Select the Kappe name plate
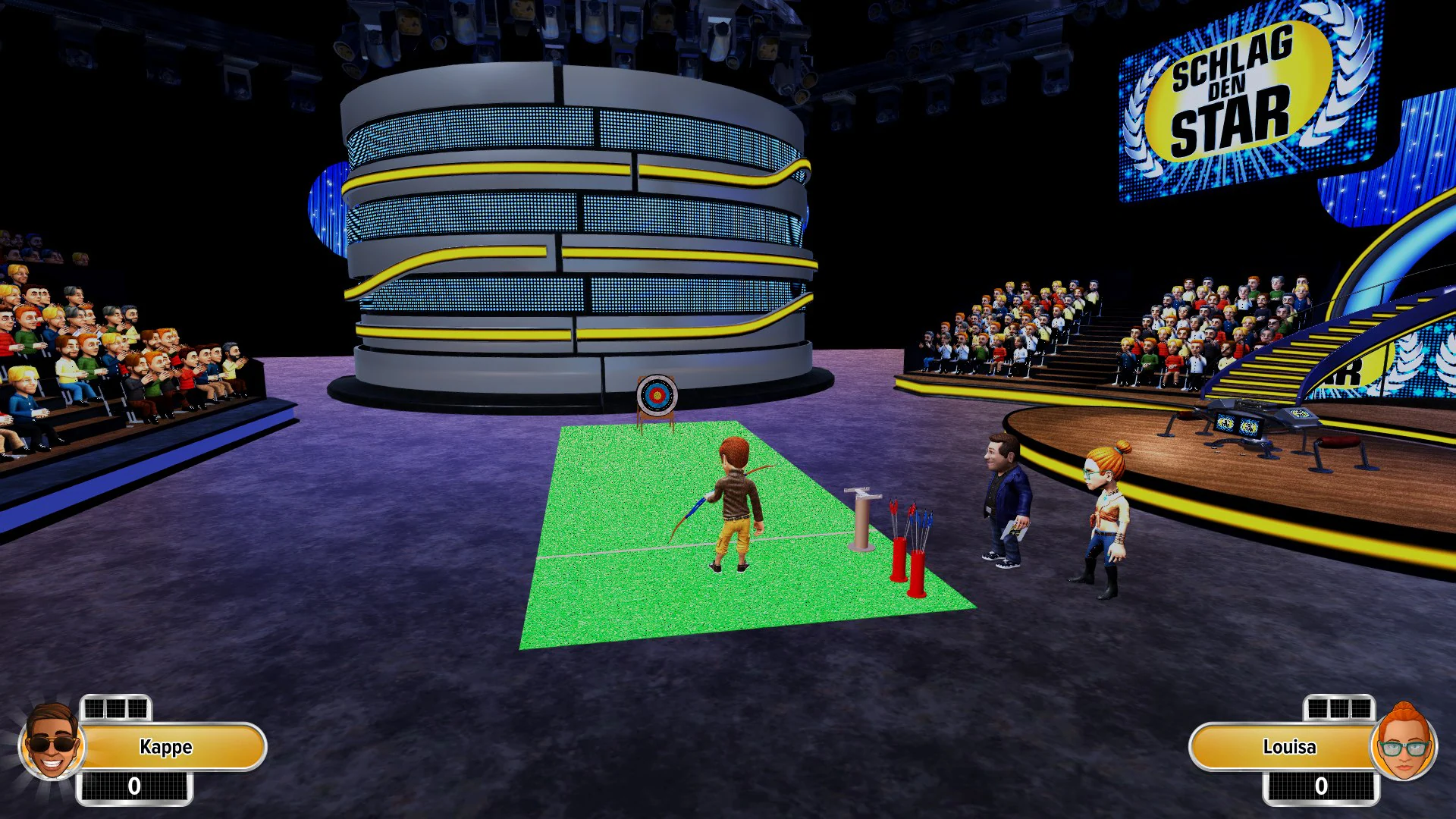 coord(165,747)
